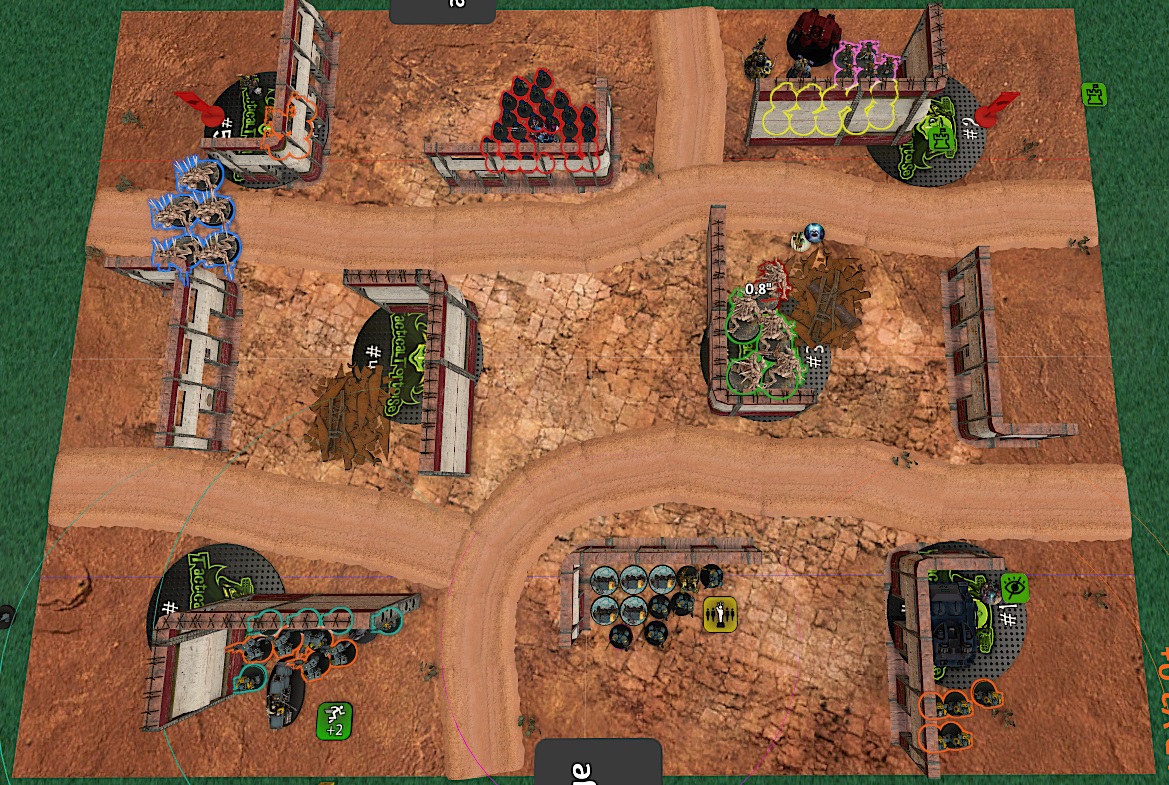Open the dark tab at the bottom edge
Image resolution: width=1169 pixels, height=785 pixels.
click(598, 763)
